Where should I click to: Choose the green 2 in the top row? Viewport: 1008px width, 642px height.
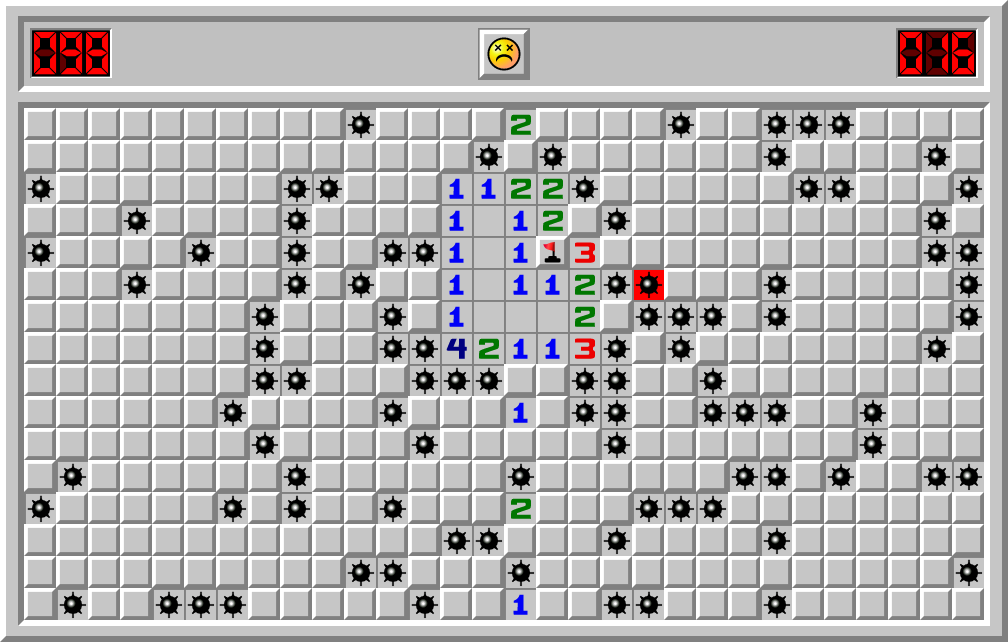[x=520, y=125]
